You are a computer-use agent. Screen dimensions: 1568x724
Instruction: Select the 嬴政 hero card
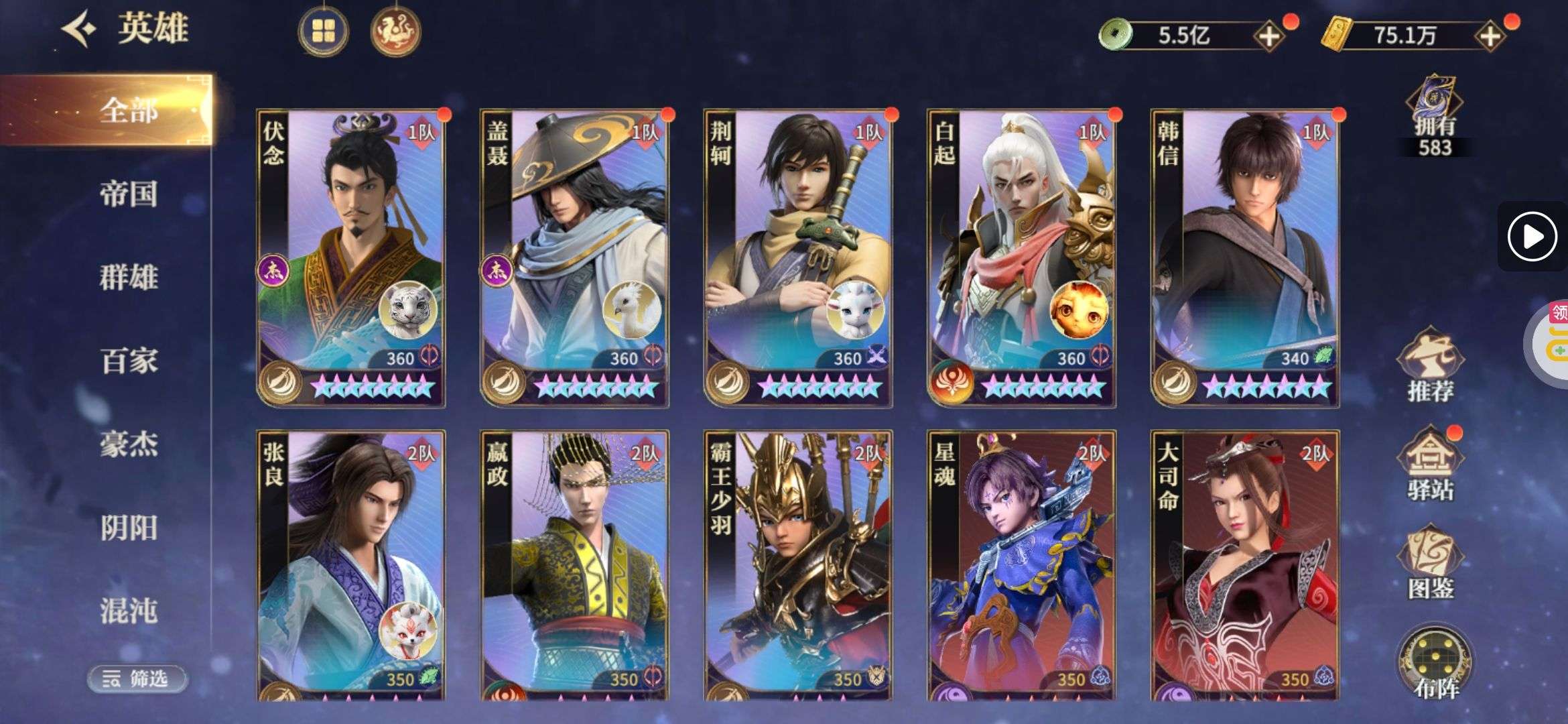(x=574, y=566)
